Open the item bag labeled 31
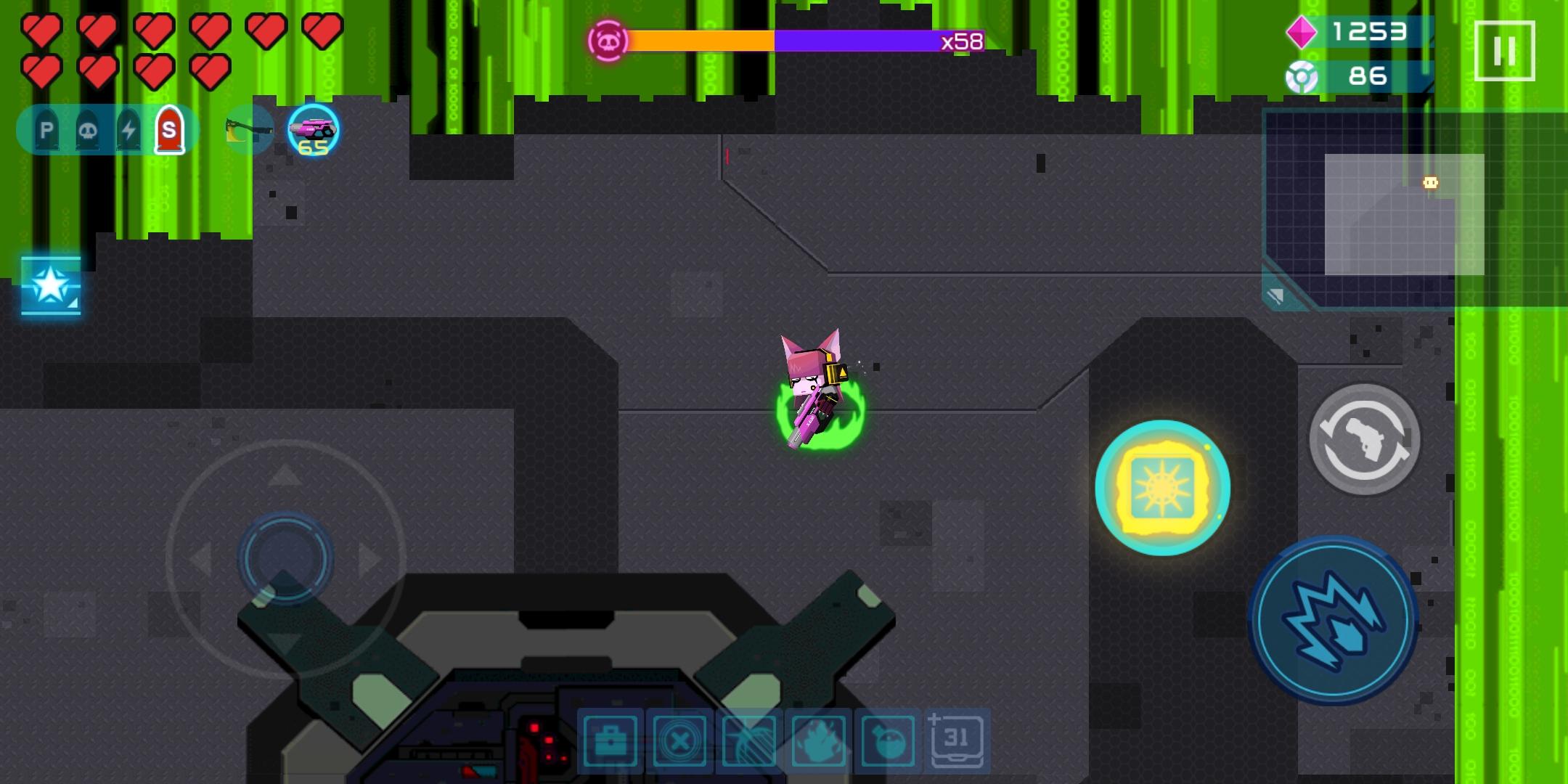 click(x=957, y=740)
